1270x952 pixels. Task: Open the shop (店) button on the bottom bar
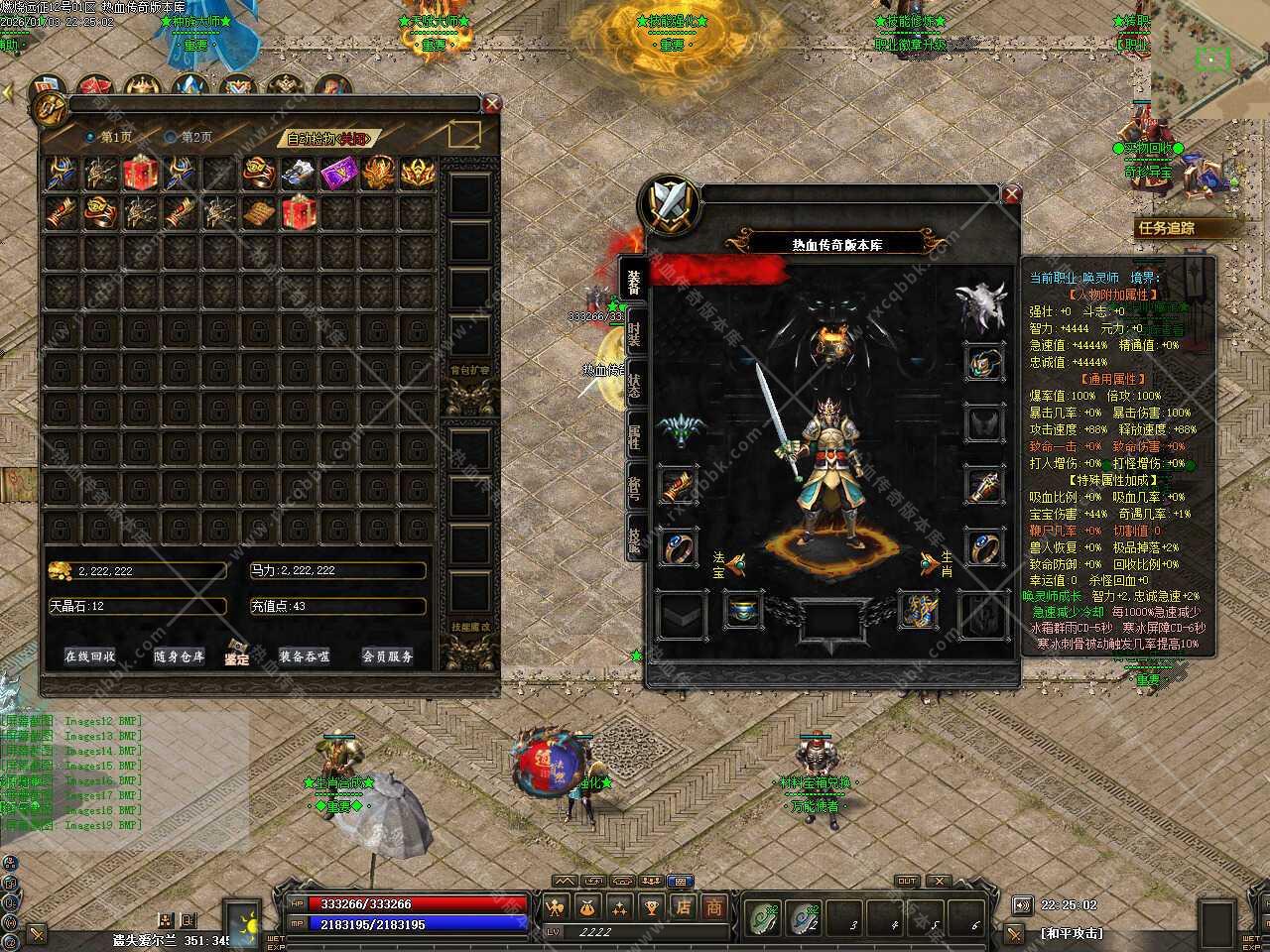point(683,906)
